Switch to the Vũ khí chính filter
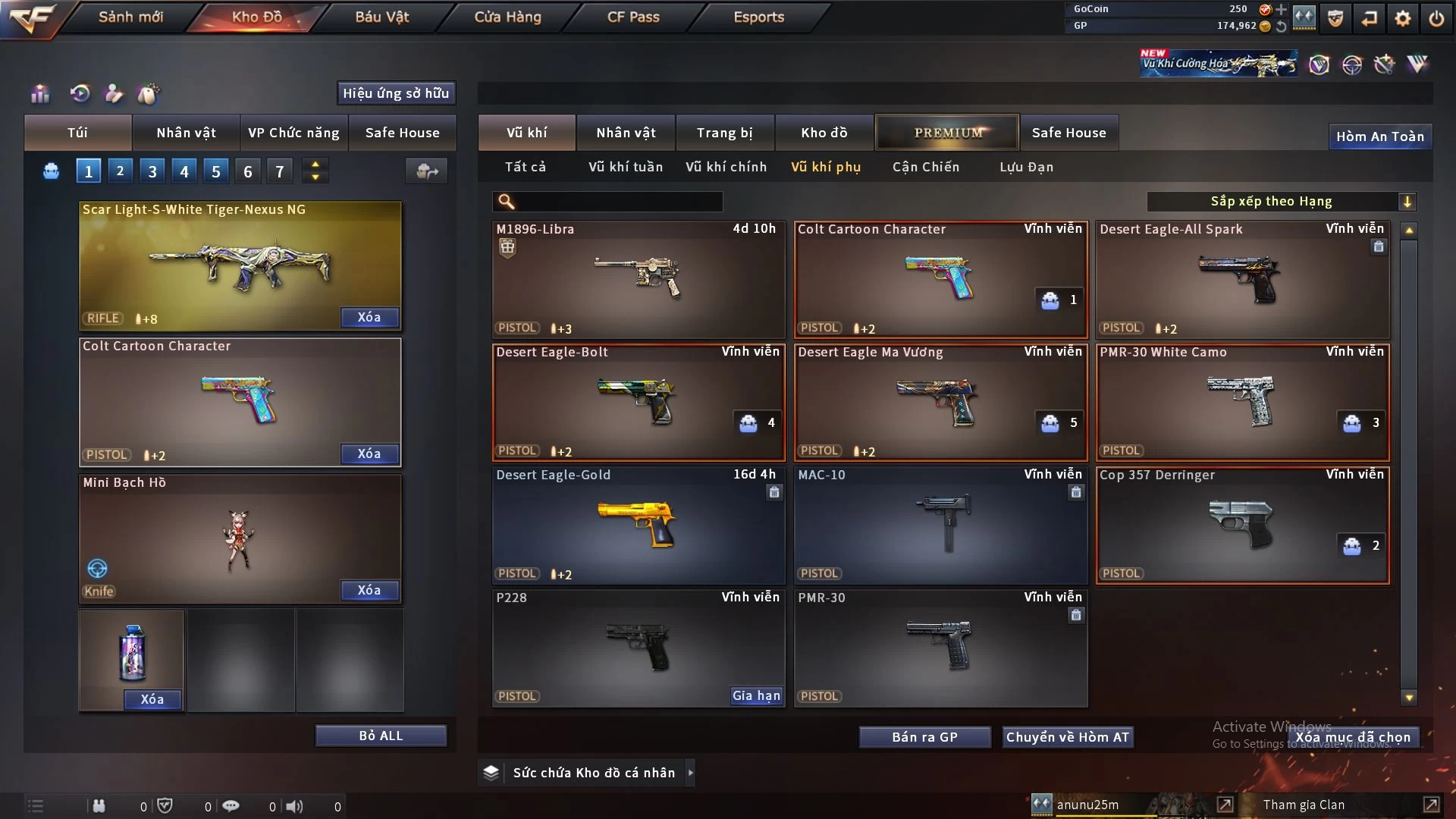Screen dimensions: 1456x819 click(x=726, y=167)
